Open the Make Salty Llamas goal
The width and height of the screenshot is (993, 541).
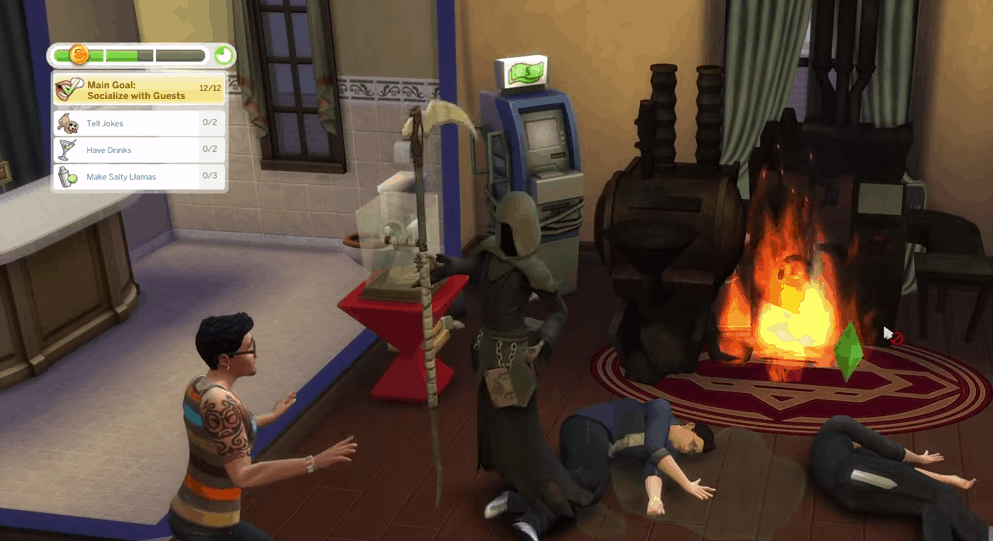coord(139,177)
